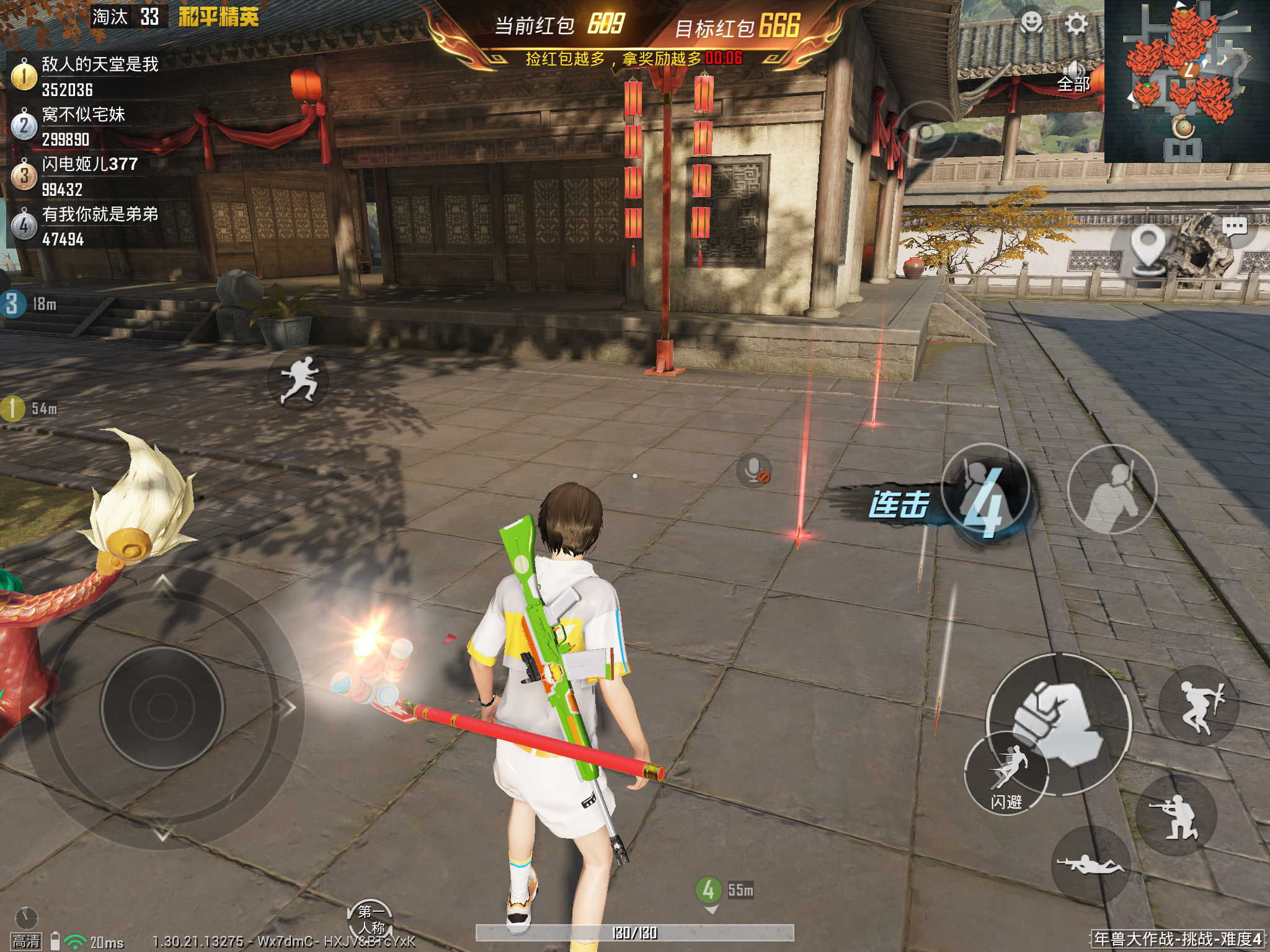1270x952 pixels.
Task: Crouch using the kneeling soldier button
Action: click(1176, 817)
